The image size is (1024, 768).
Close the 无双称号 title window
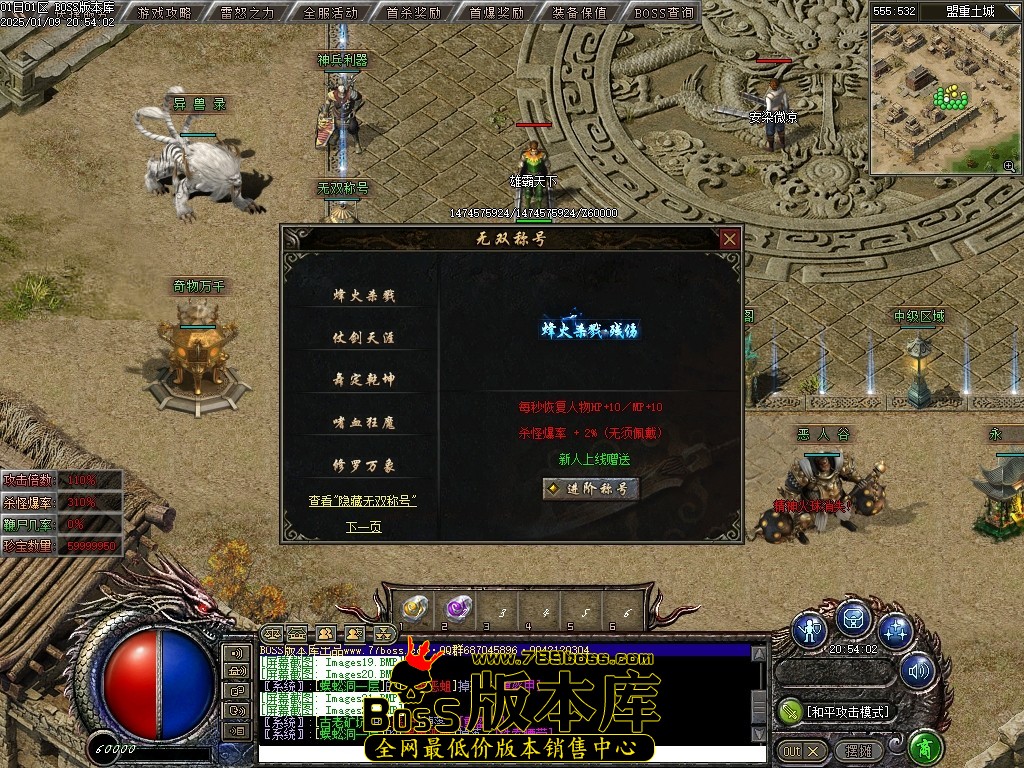[730, 239]
